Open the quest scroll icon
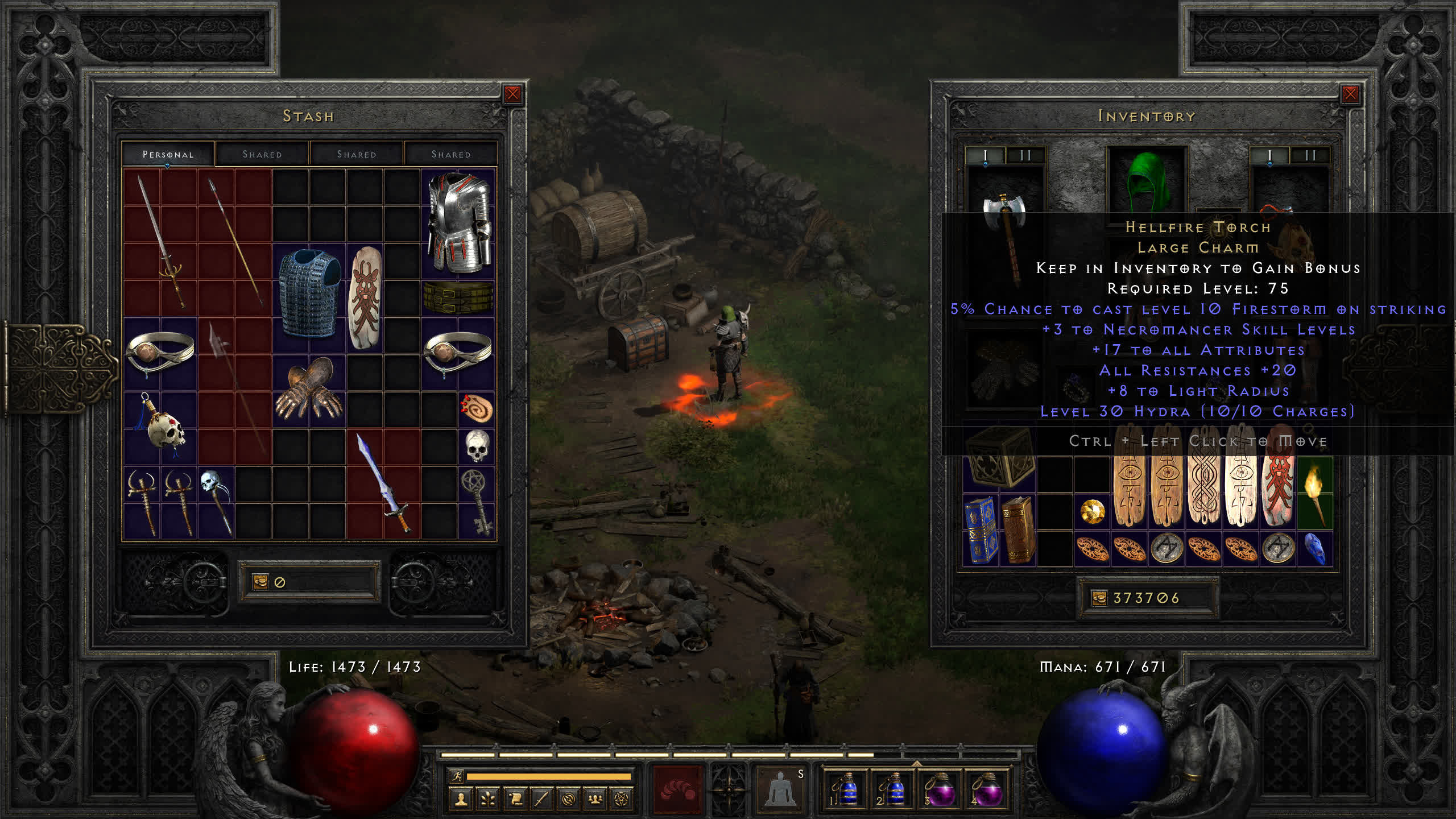The height and width of the screenshot is (819, 1456). [x=515, y=800]
